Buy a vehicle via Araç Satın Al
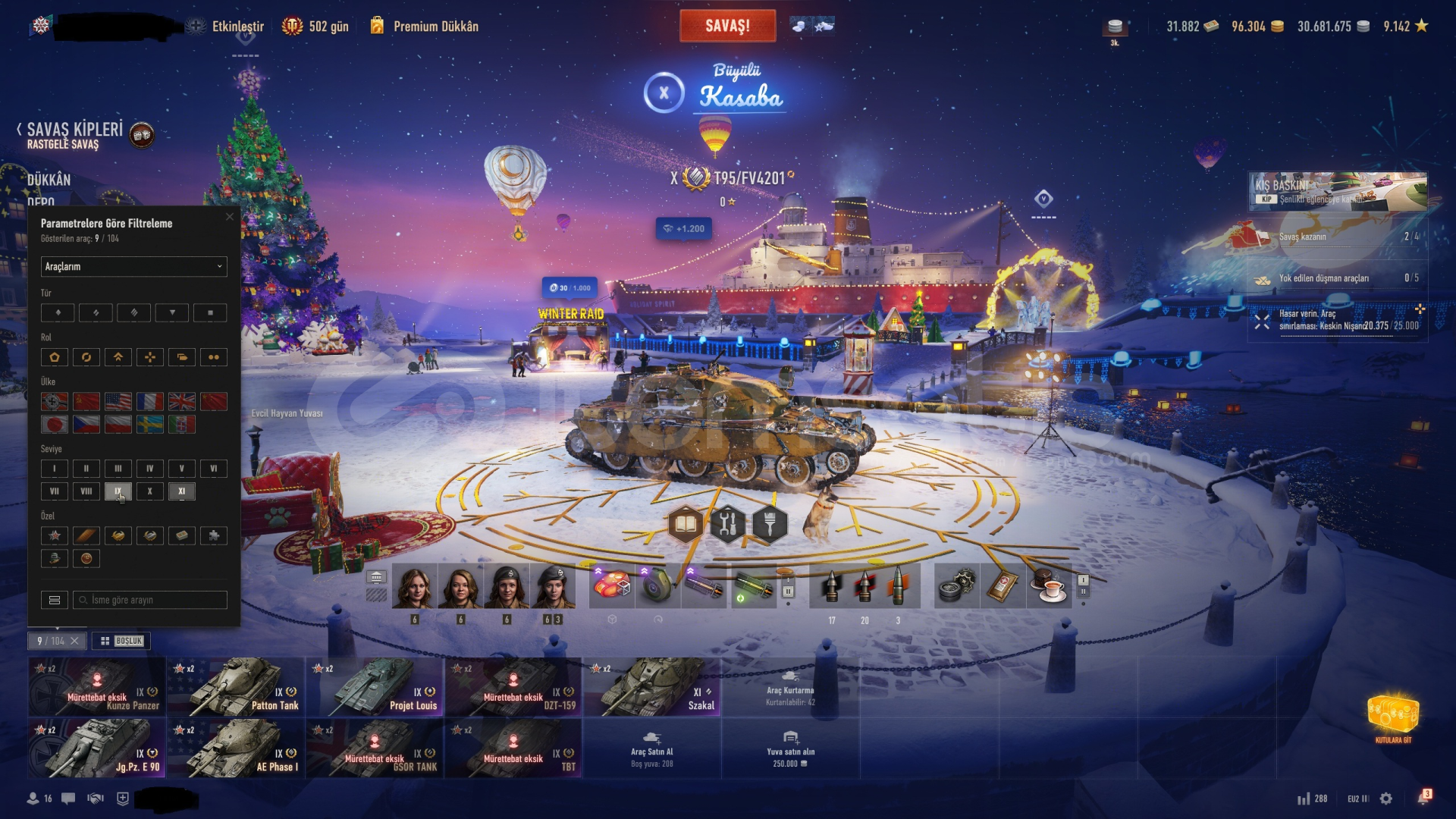1456x819 pixels. coord(652,748)
